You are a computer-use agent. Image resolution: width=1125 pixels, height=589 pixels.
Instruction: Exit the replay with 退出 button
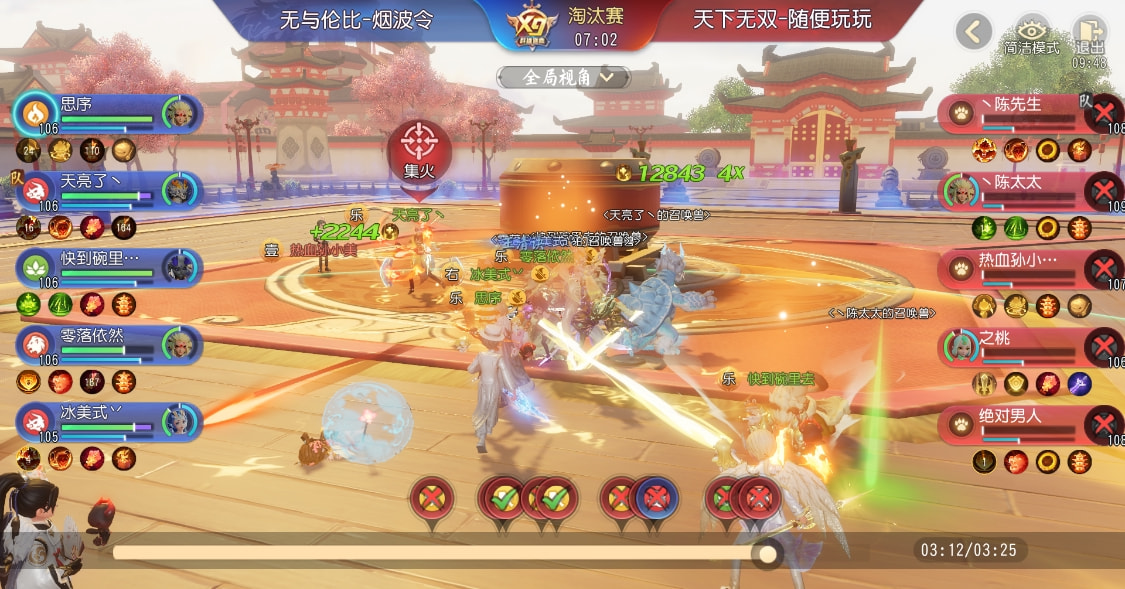pyautogui.click(x=1089, y=35)
